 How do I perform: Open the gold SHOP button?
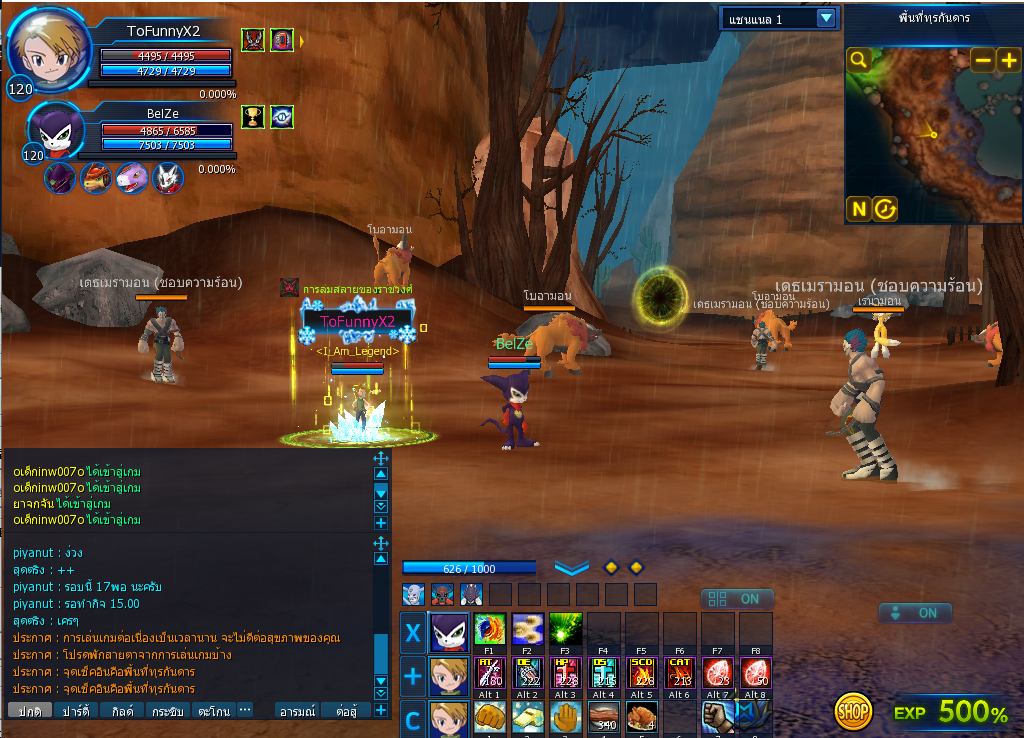(x=853, y=711)
